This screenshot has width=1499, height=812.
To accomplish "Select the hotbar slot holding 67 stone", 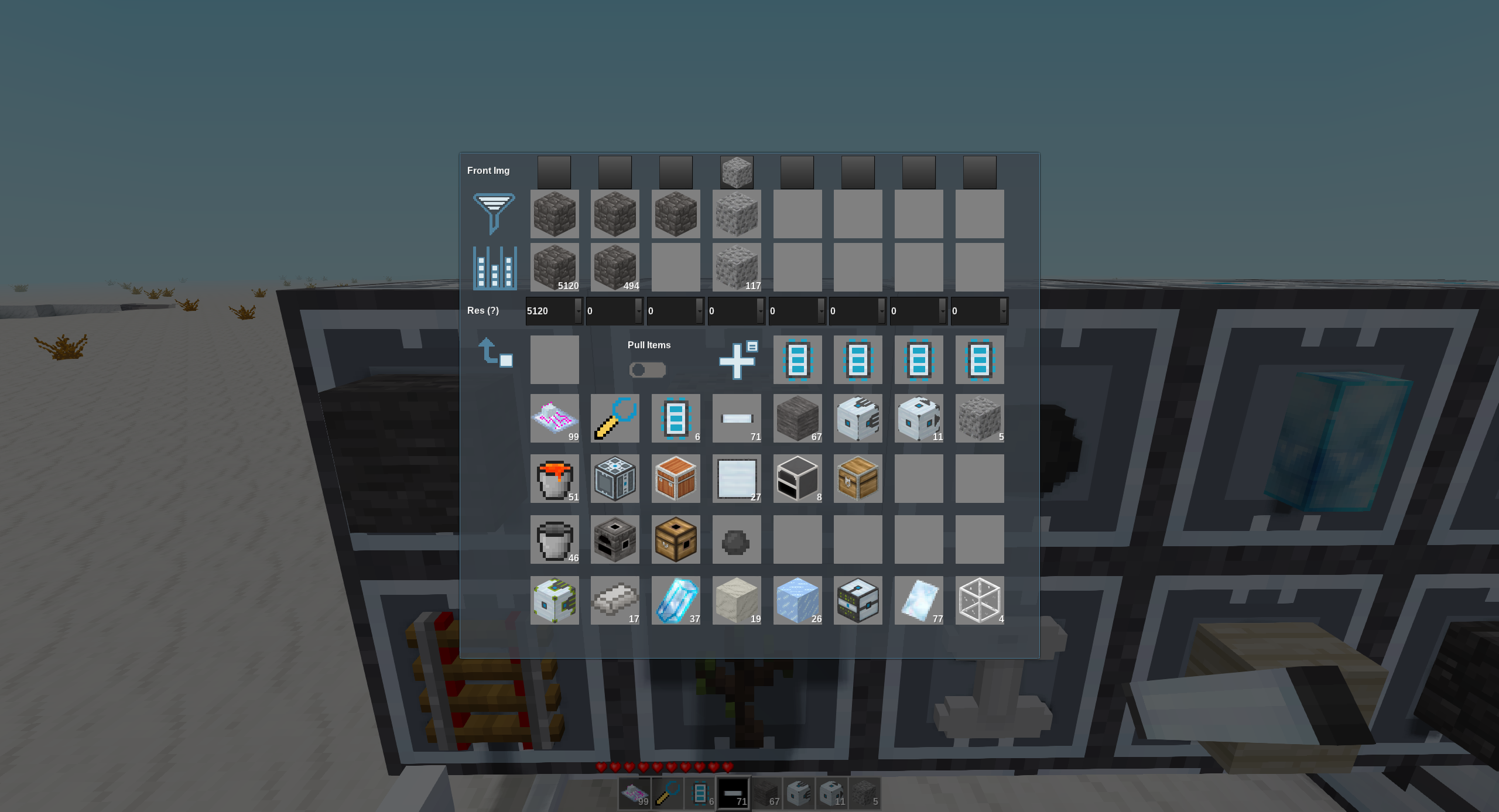I will (766, 794).
